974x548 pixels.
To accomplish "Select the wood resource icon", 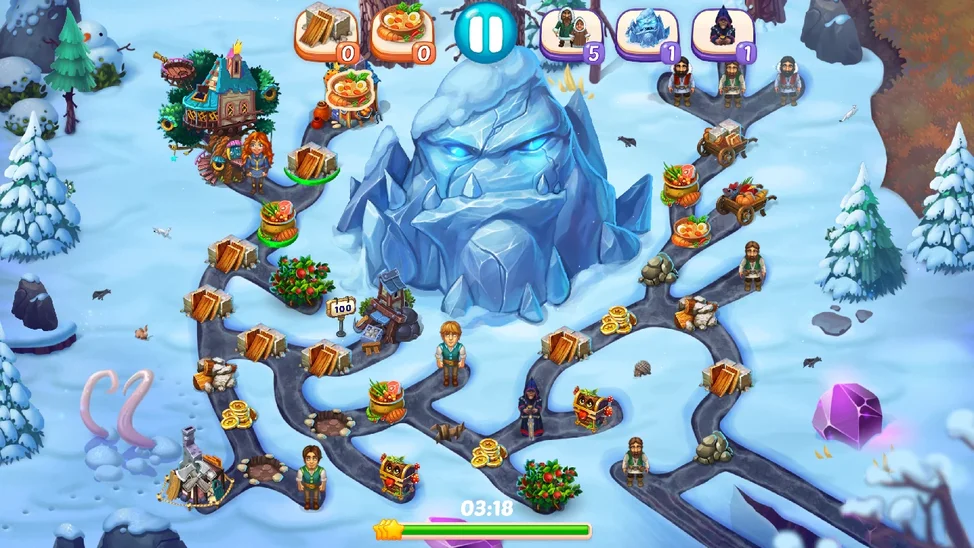I will click(326, 34).
